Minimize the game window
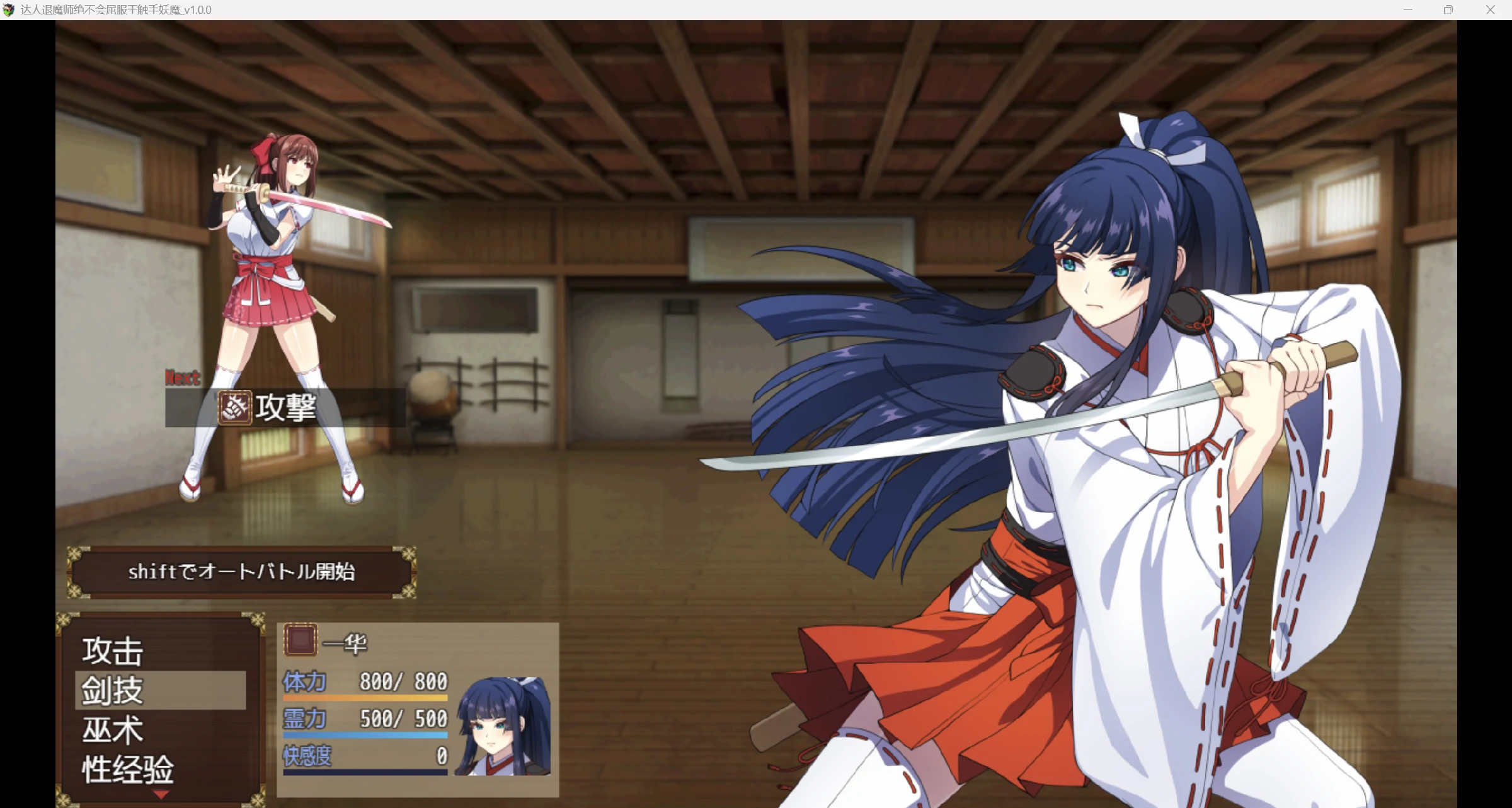This screenshot has height=808, width=1512. (x=1408, y=10)
